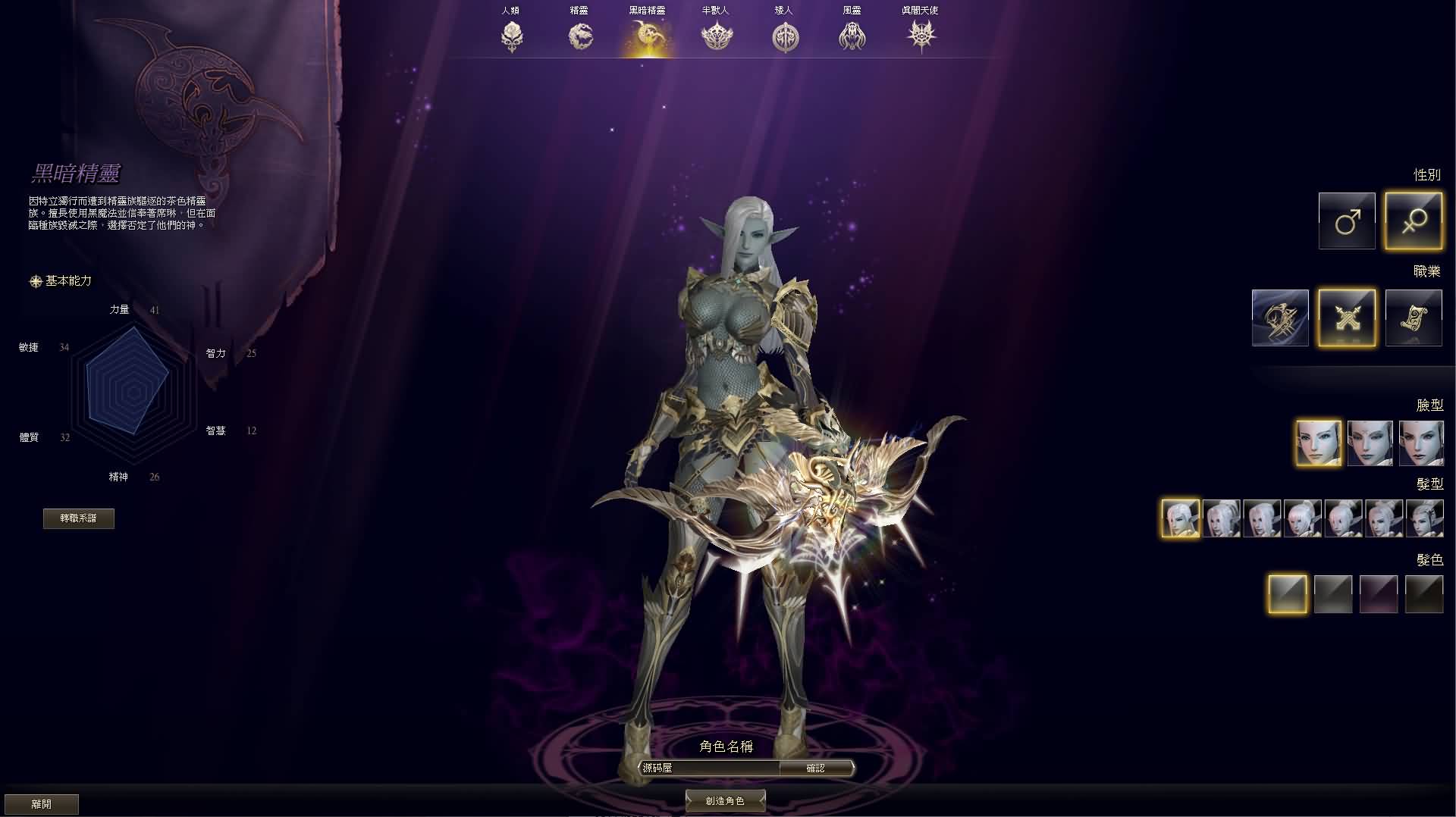Select the 矮人 (Dwarf) race icon
The image size is (1456, 817).
click(x=785, y=34)
